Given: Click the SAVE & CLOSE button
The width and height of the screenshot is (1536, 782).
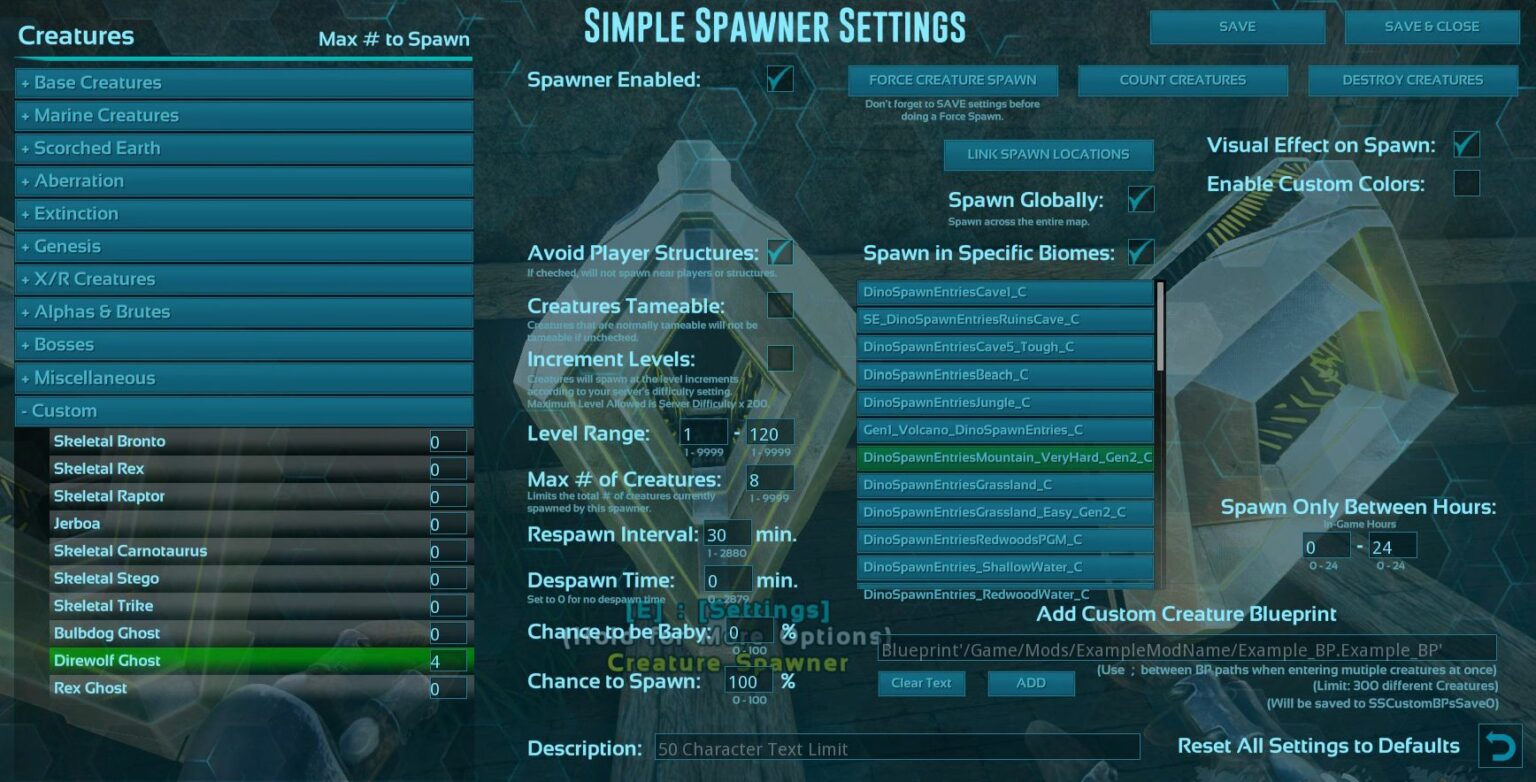Looking at the screenshot, I should coord(1432,27).
